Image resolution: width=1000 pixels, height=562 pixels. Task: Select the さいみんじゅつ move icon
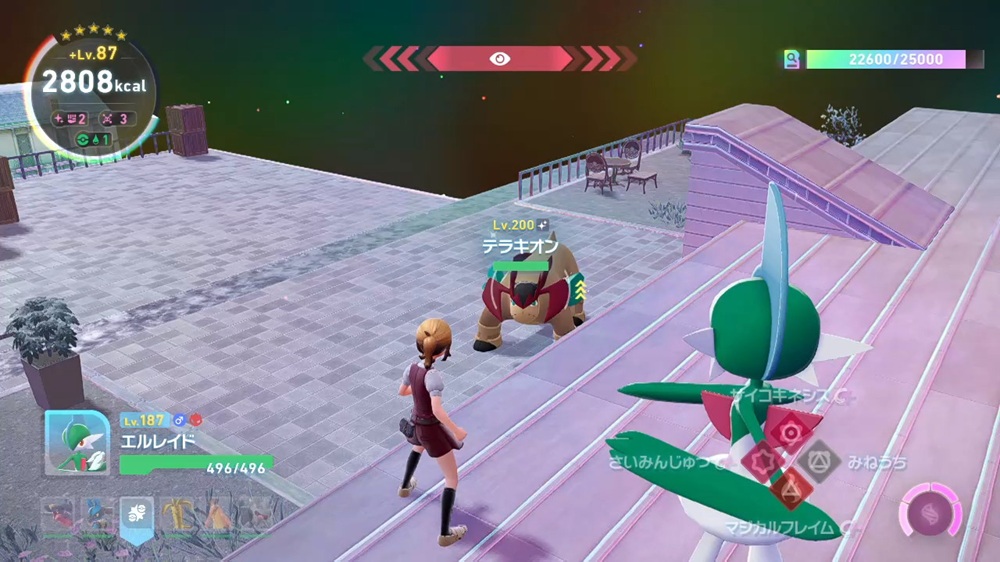[x=763, y=461]
